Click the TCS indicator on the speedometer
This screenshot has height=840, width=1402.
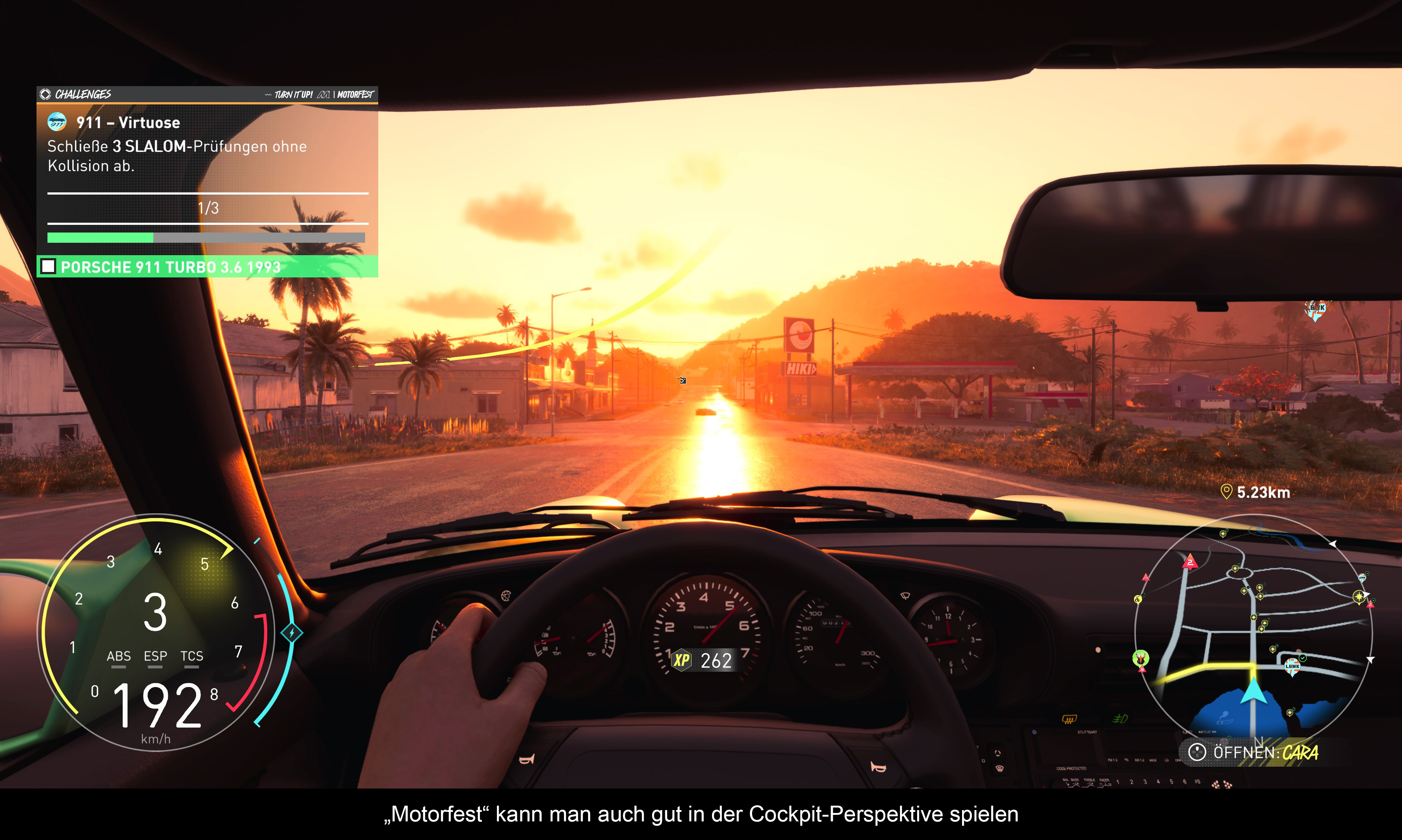[191, 657]
